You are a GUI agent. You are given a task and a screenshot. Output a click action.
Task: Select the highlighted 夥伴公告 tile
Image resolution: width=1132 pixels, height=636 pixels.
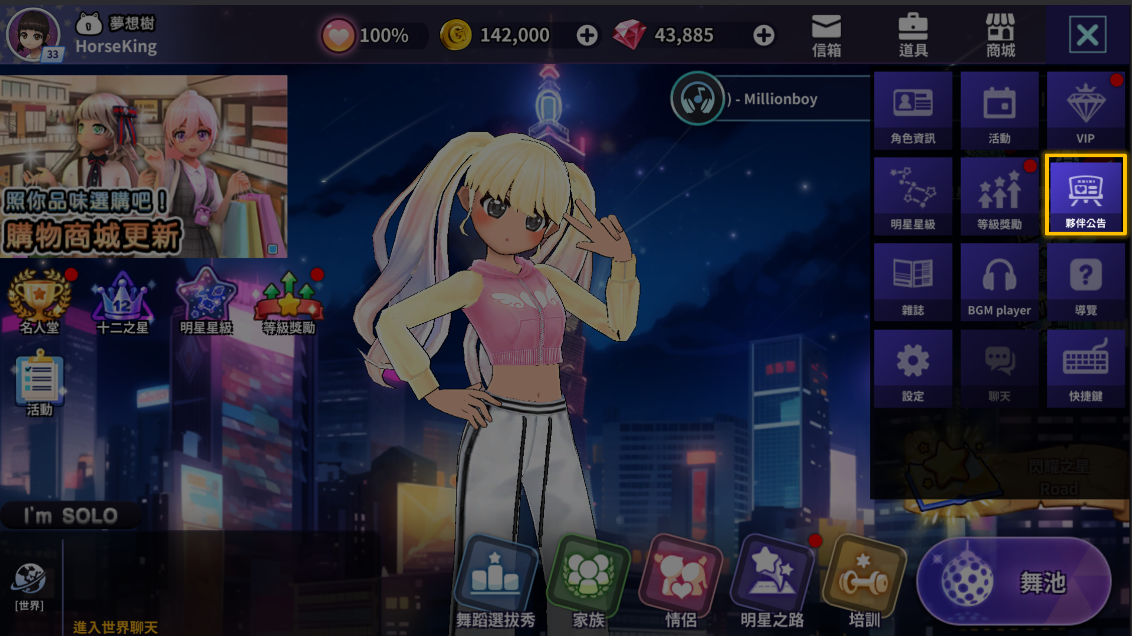pos(1085,195)
